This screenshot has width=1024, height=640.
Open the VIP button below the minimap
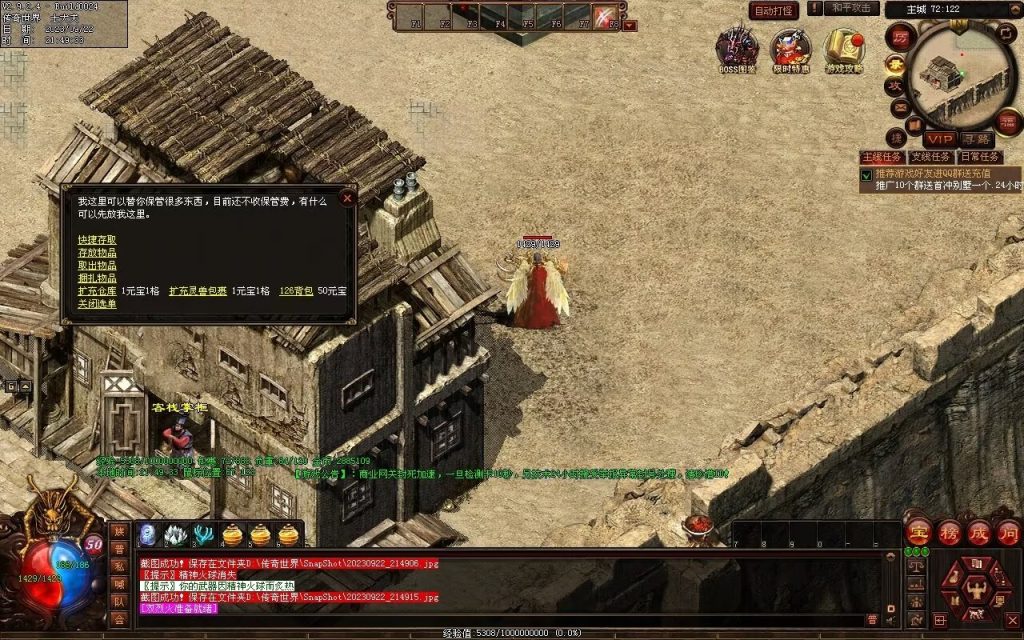coord(938,139)
